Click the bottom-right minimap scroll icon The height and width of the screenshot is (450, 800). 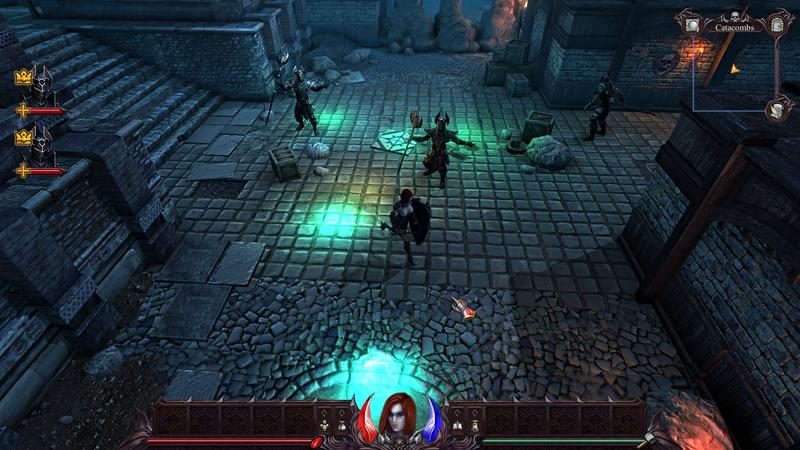point(775,111)
